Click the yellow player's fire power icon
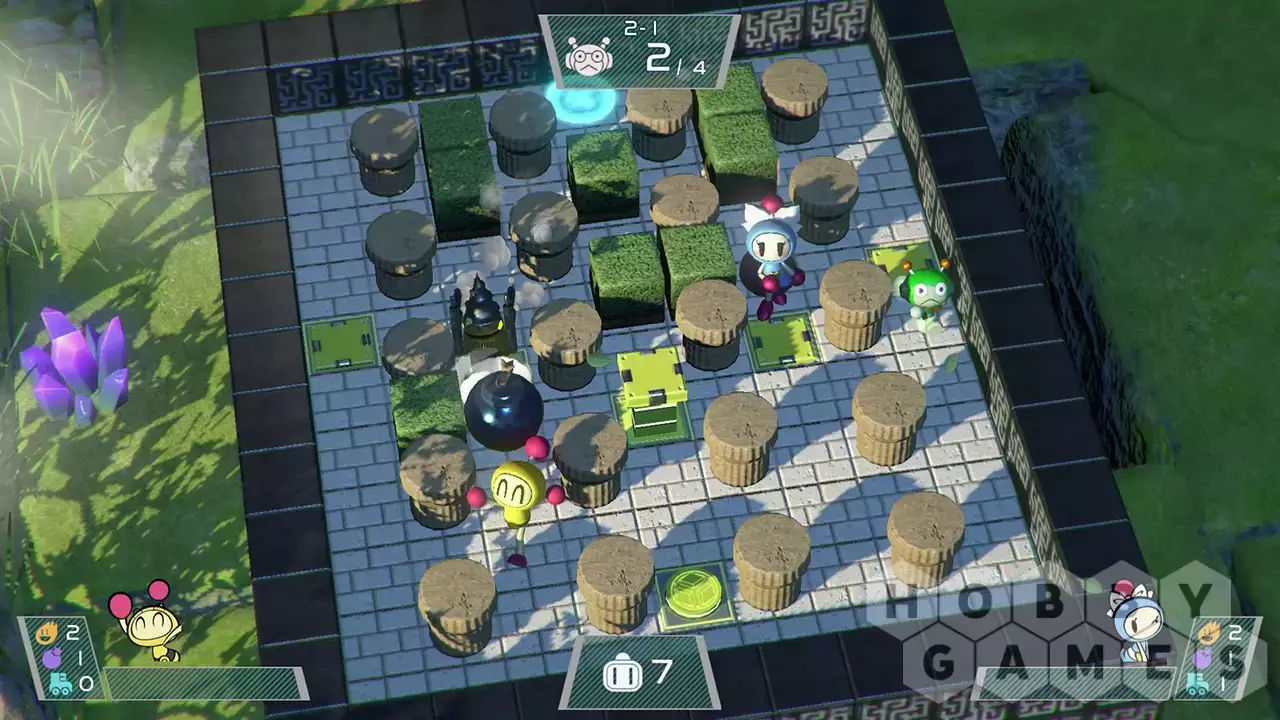The width and height of the screenshot is (1280, 720). (x=45, y=633)
